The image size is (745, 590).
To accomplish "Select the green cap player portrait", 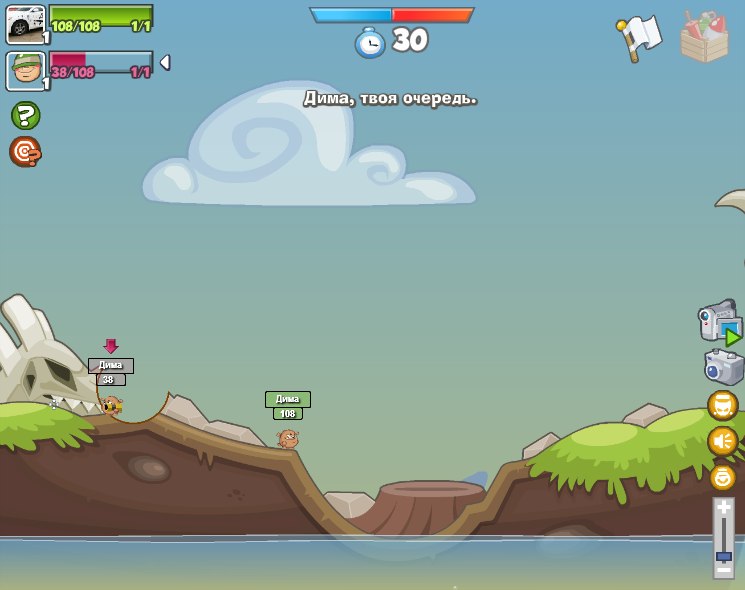I will 26,71.
